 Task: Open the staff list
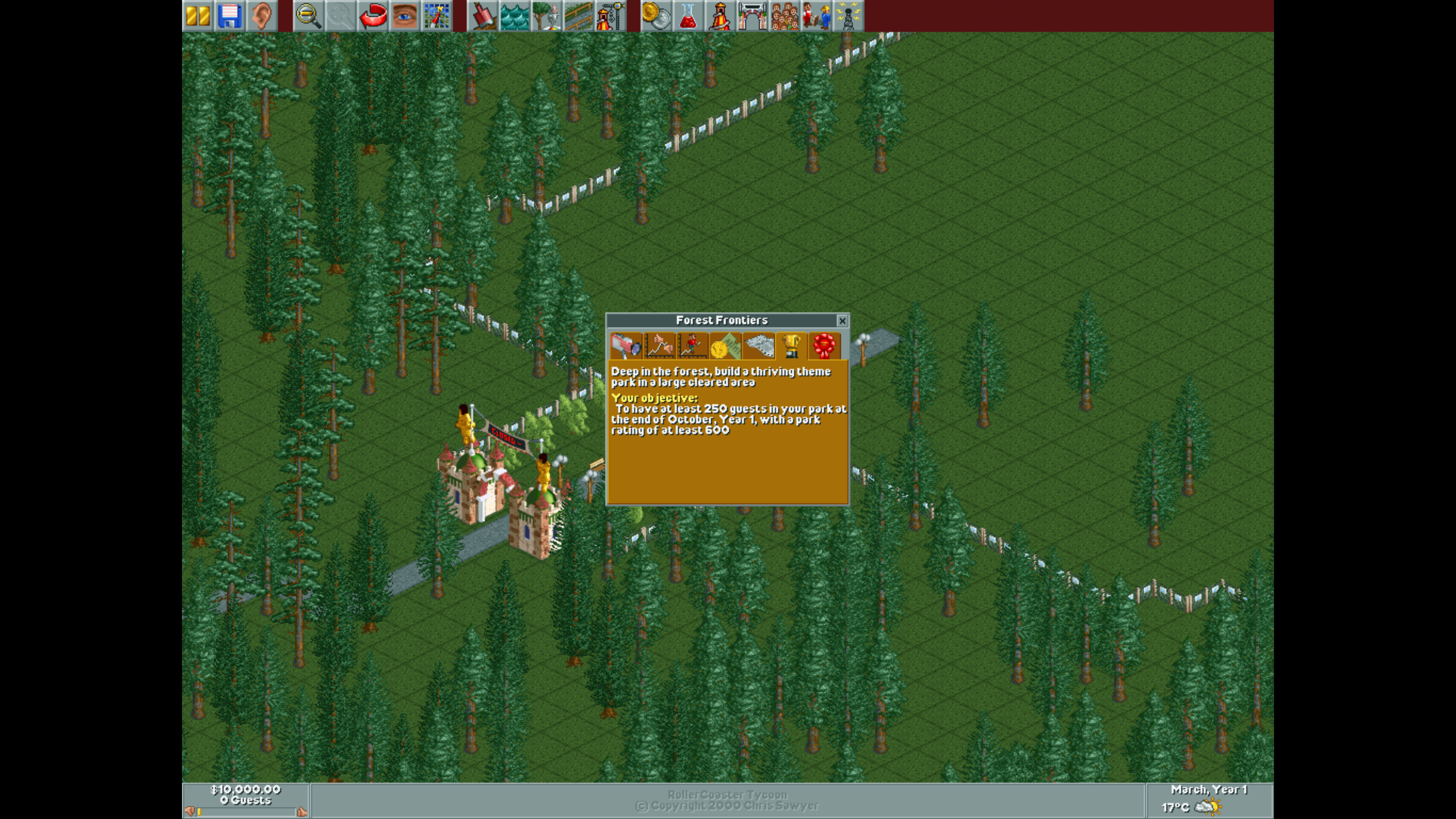coord(817,16)
